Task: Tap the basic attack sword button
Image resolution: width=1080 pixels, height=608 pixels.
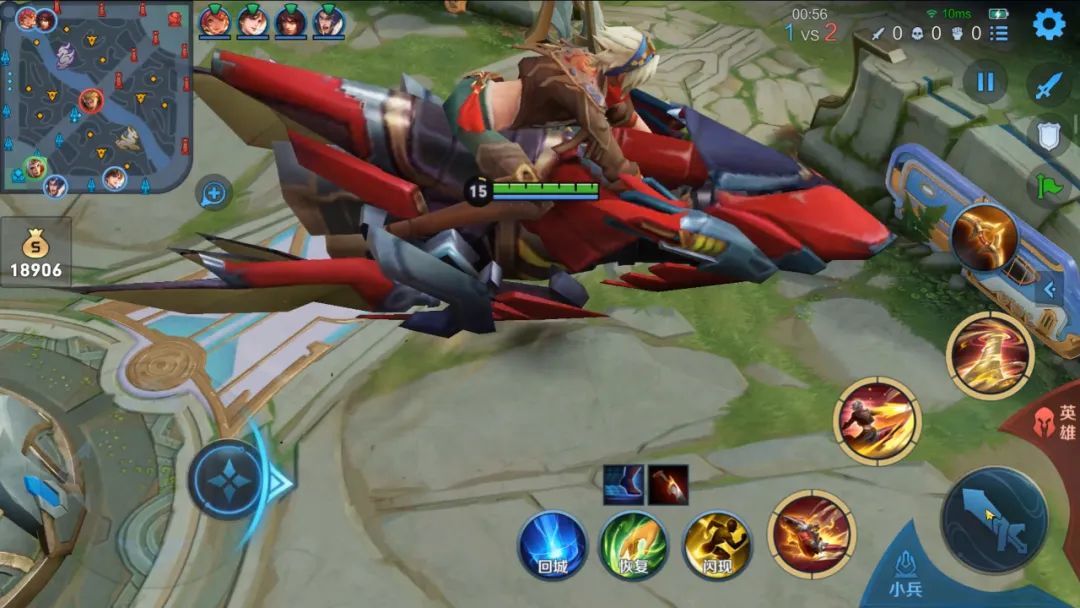Action: [994, 520]
